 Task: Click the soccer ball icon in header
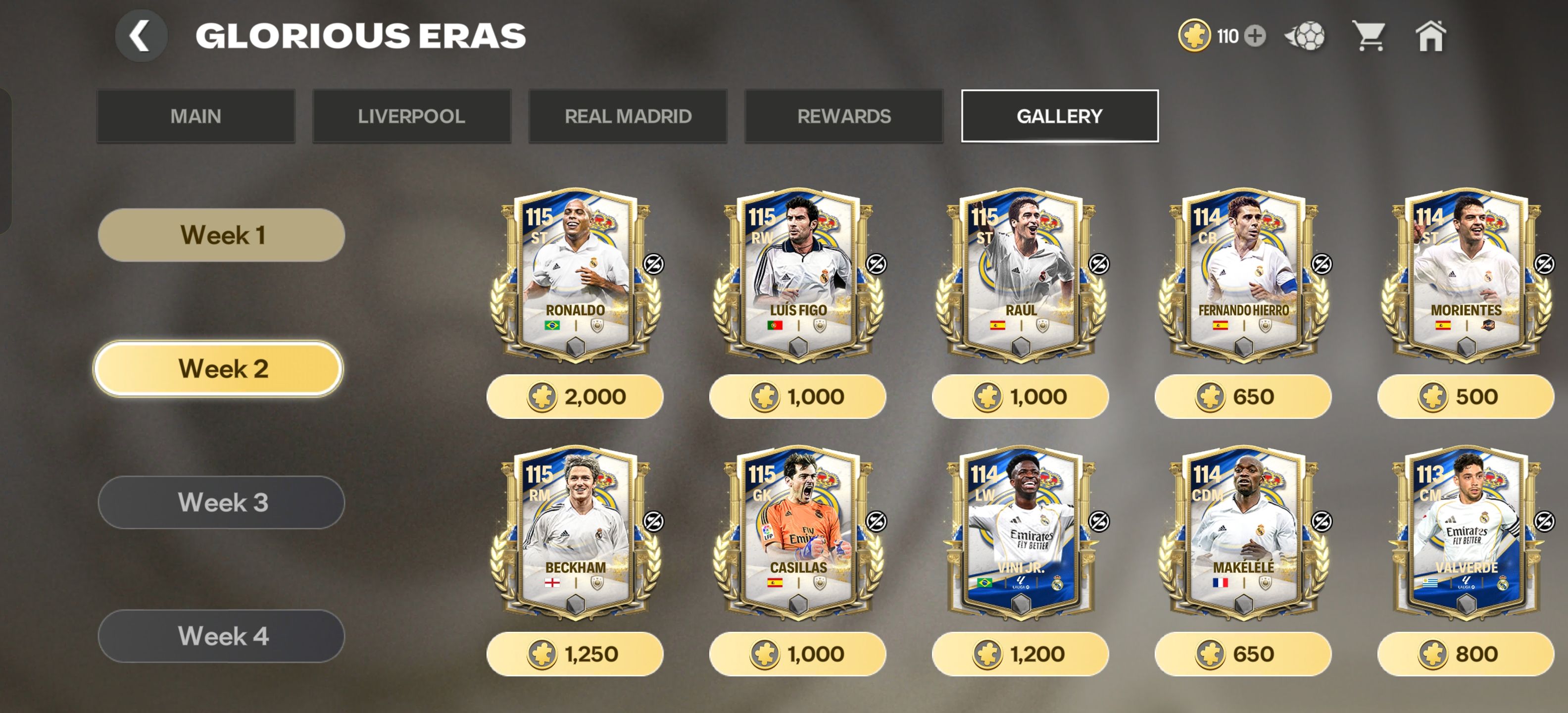[1305, 36]
